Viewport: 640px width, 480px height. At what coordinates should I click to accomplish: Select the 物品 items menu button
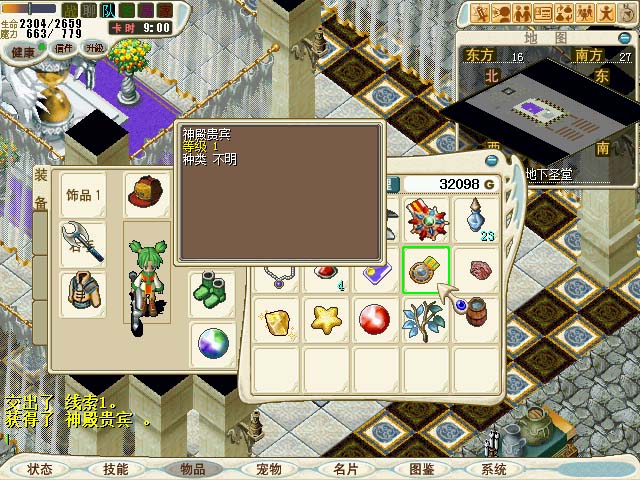192,469
